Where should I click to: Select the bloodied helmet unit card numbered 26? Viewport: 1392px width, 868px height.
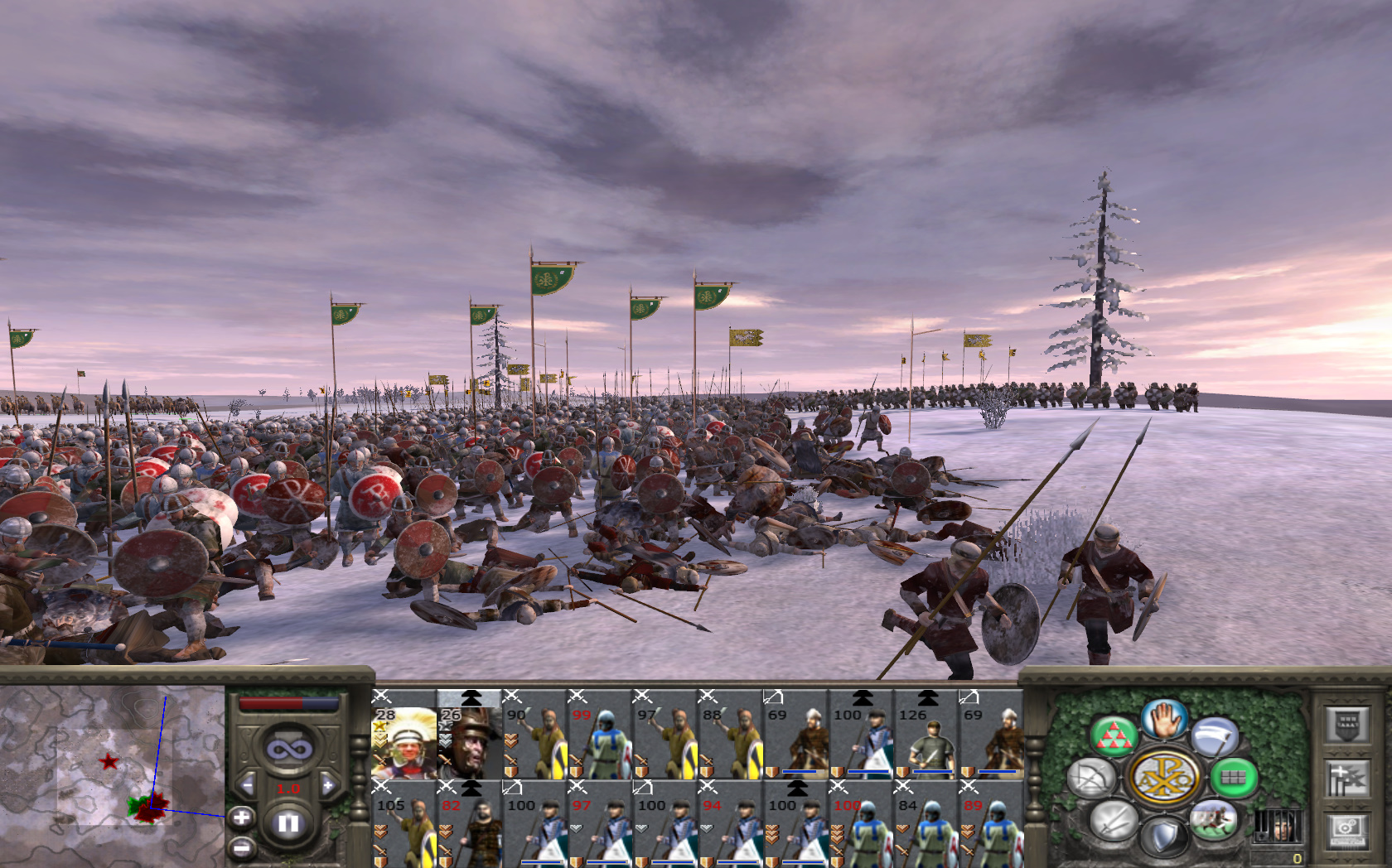click(469, 735)
